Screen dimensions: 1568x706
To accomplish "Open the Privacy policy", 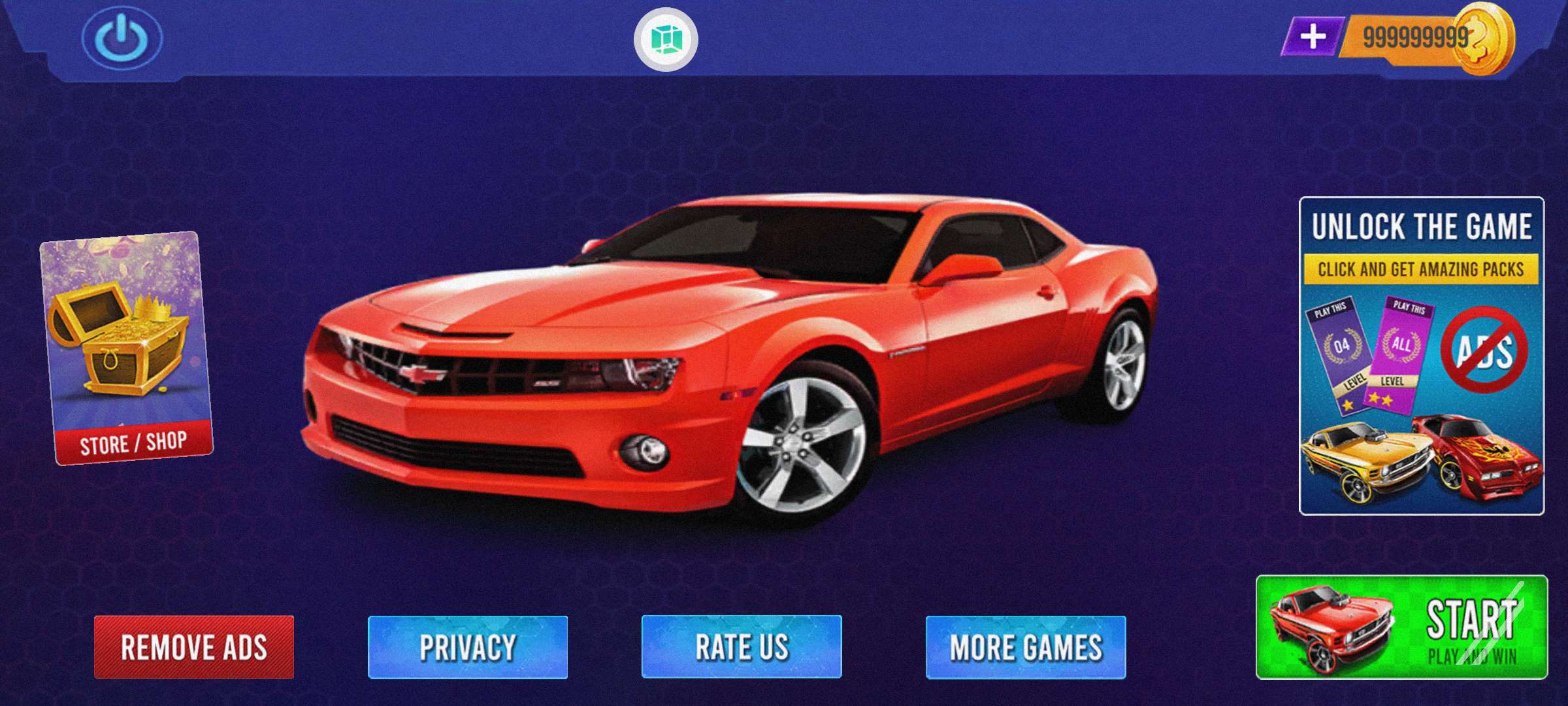I will pyautogui.click(x=468, y=647).
